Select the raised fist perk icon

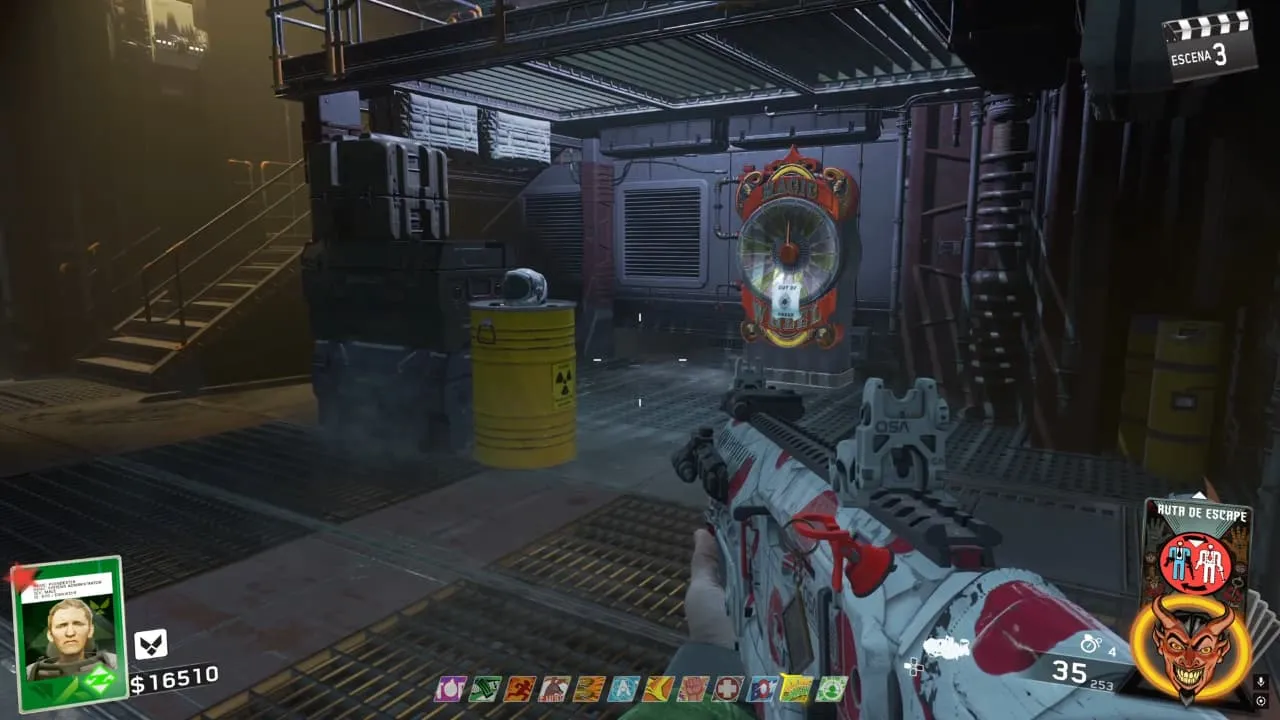tap(693, 689)
